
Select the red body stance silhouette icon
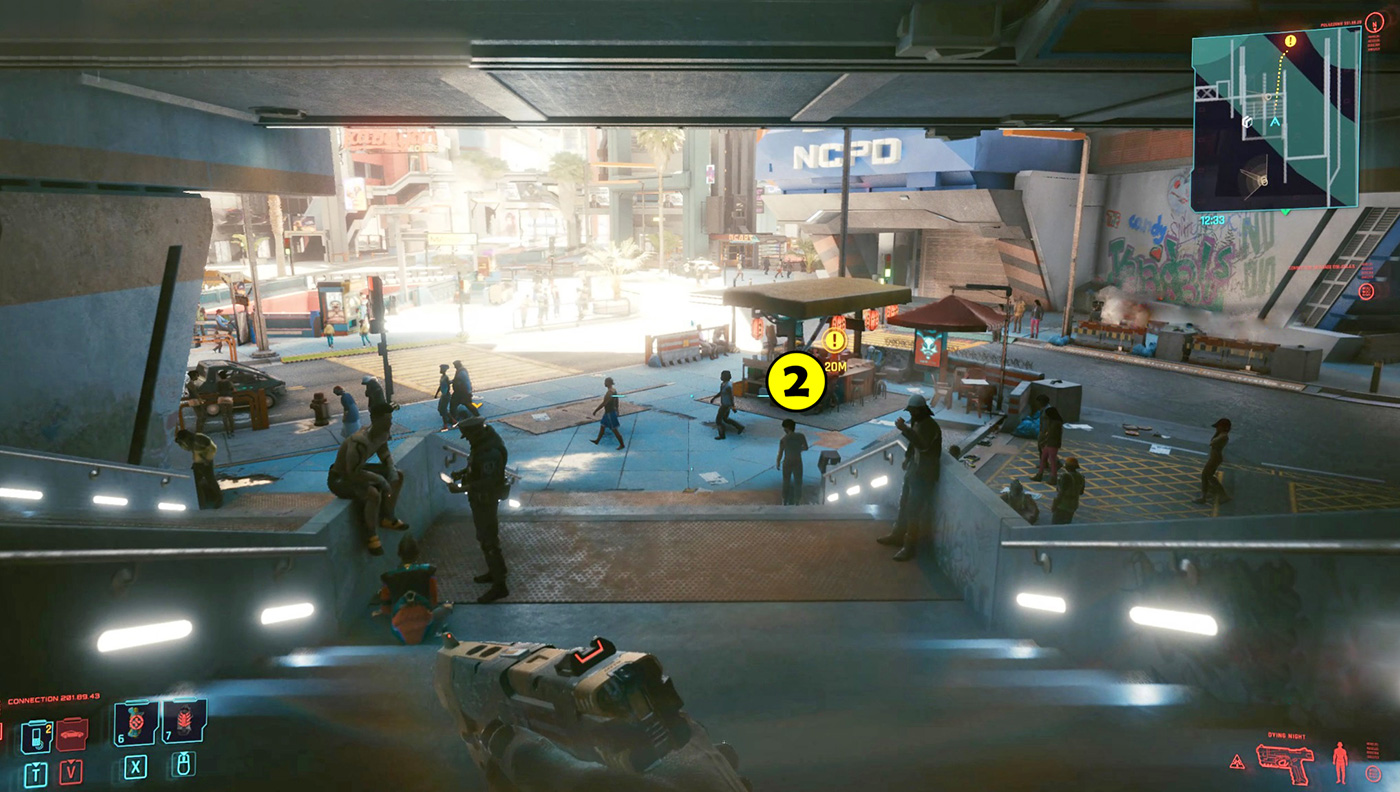pos(1340,762)
